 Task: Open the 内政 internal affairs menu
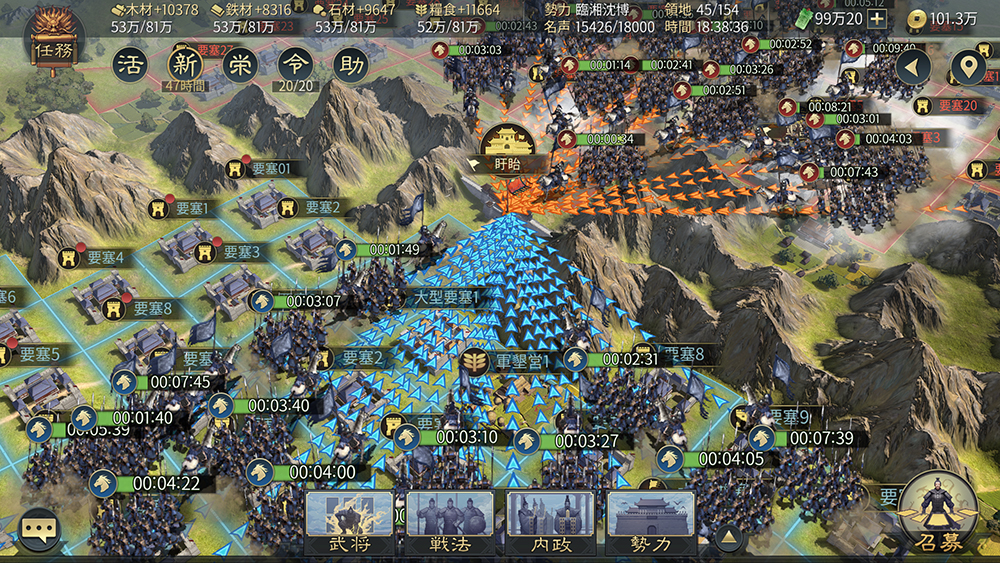[550, 522]
